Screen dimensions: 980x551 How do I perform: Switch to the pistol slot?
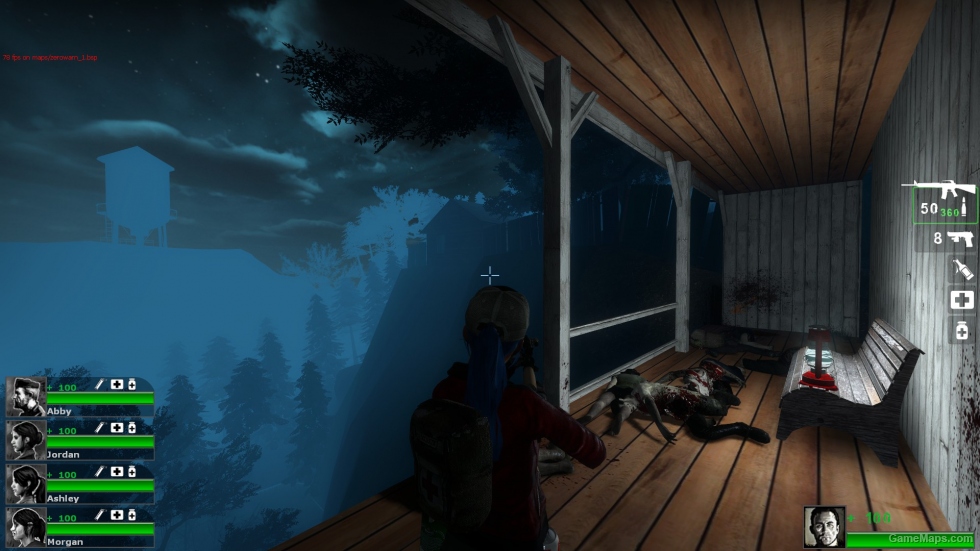953,238
